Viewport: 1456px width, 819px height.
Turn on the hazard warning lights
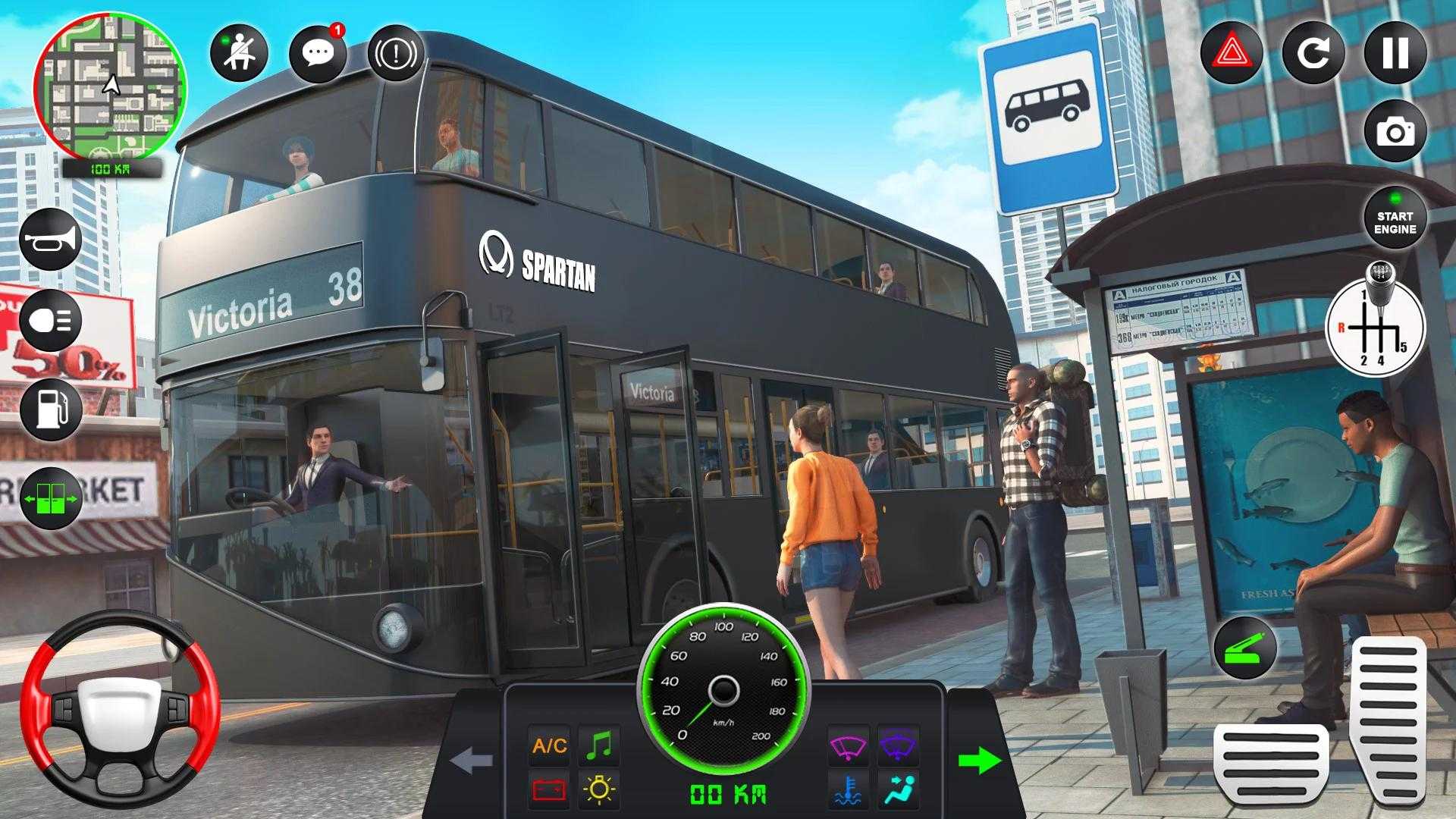click(1232, 53)
